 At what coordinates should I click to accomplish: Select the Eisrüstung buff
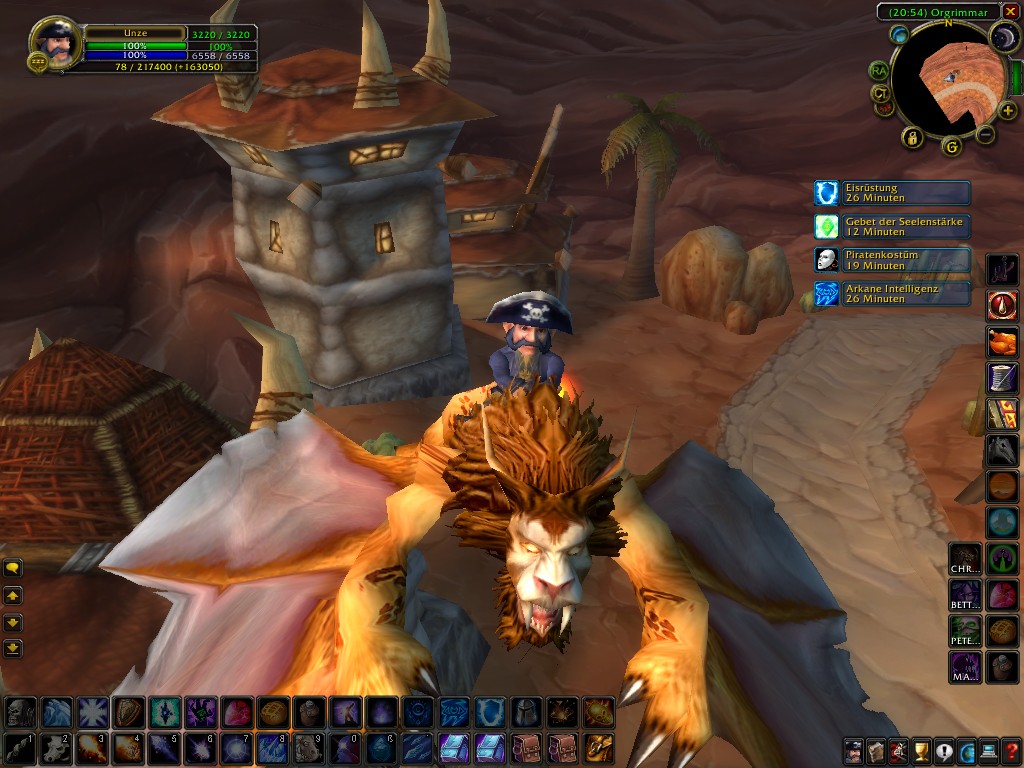coord(892,193)
